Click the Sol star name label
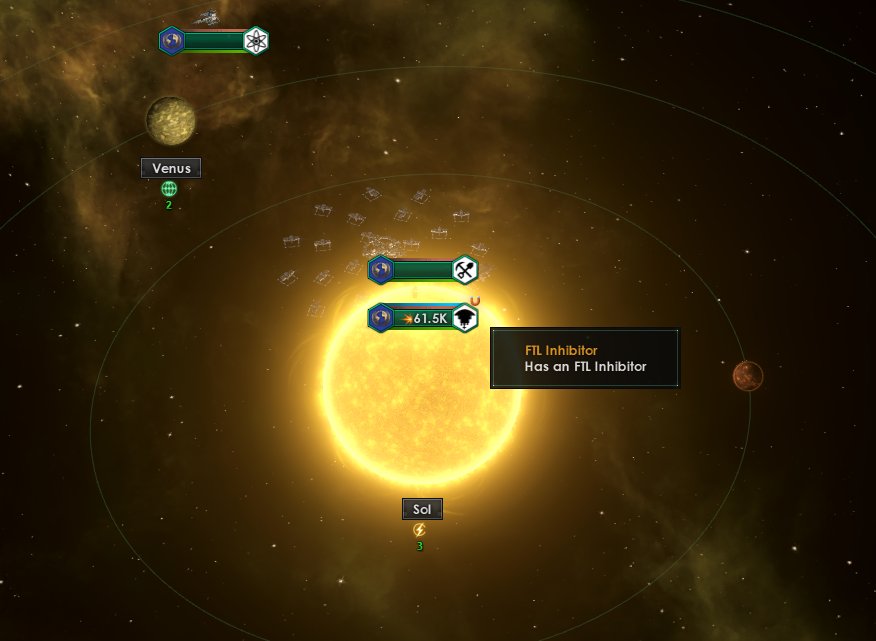 (x=421, y=509)
